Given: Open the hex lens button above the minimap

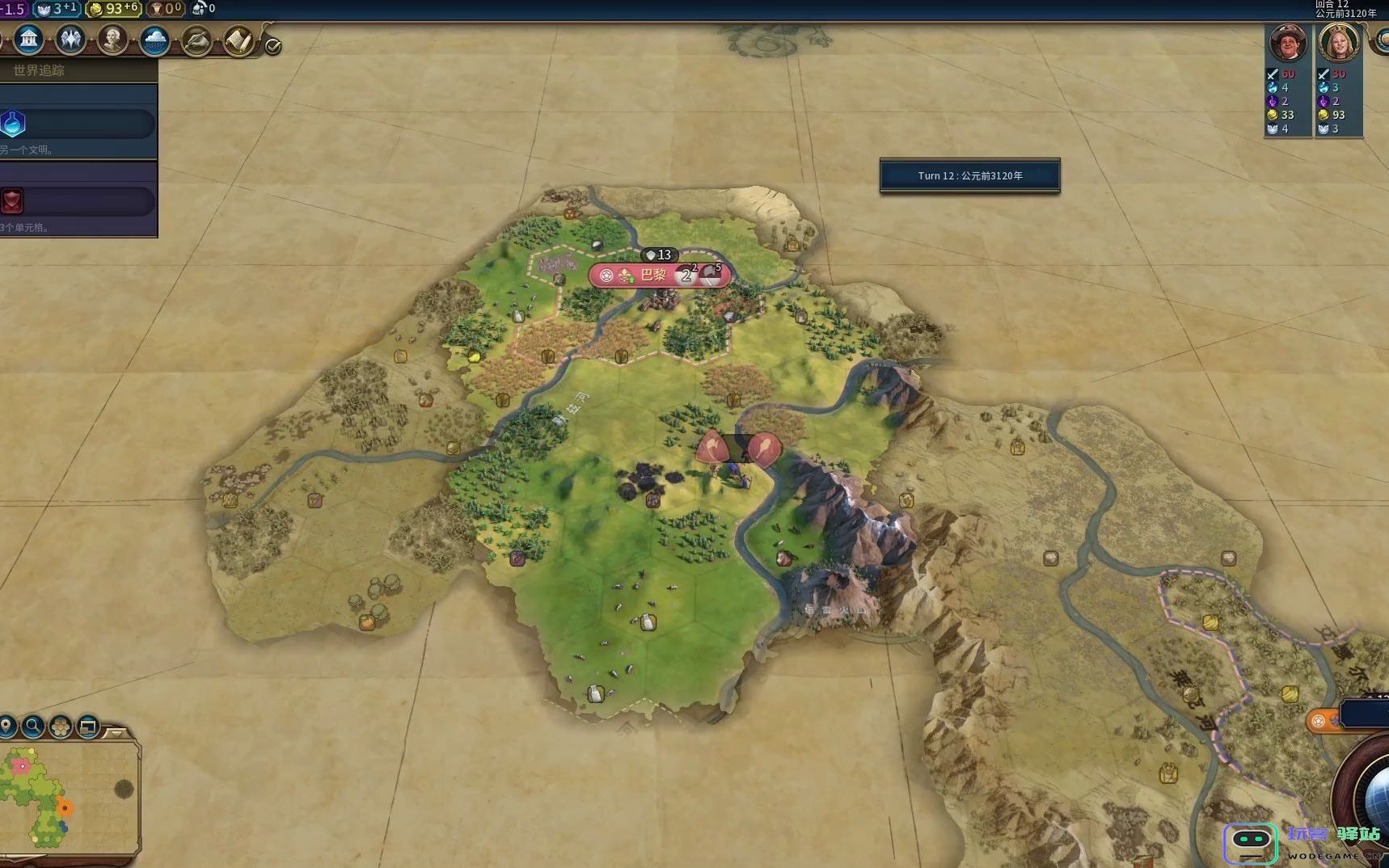Looking at the screenshot, I should (61, 727).
